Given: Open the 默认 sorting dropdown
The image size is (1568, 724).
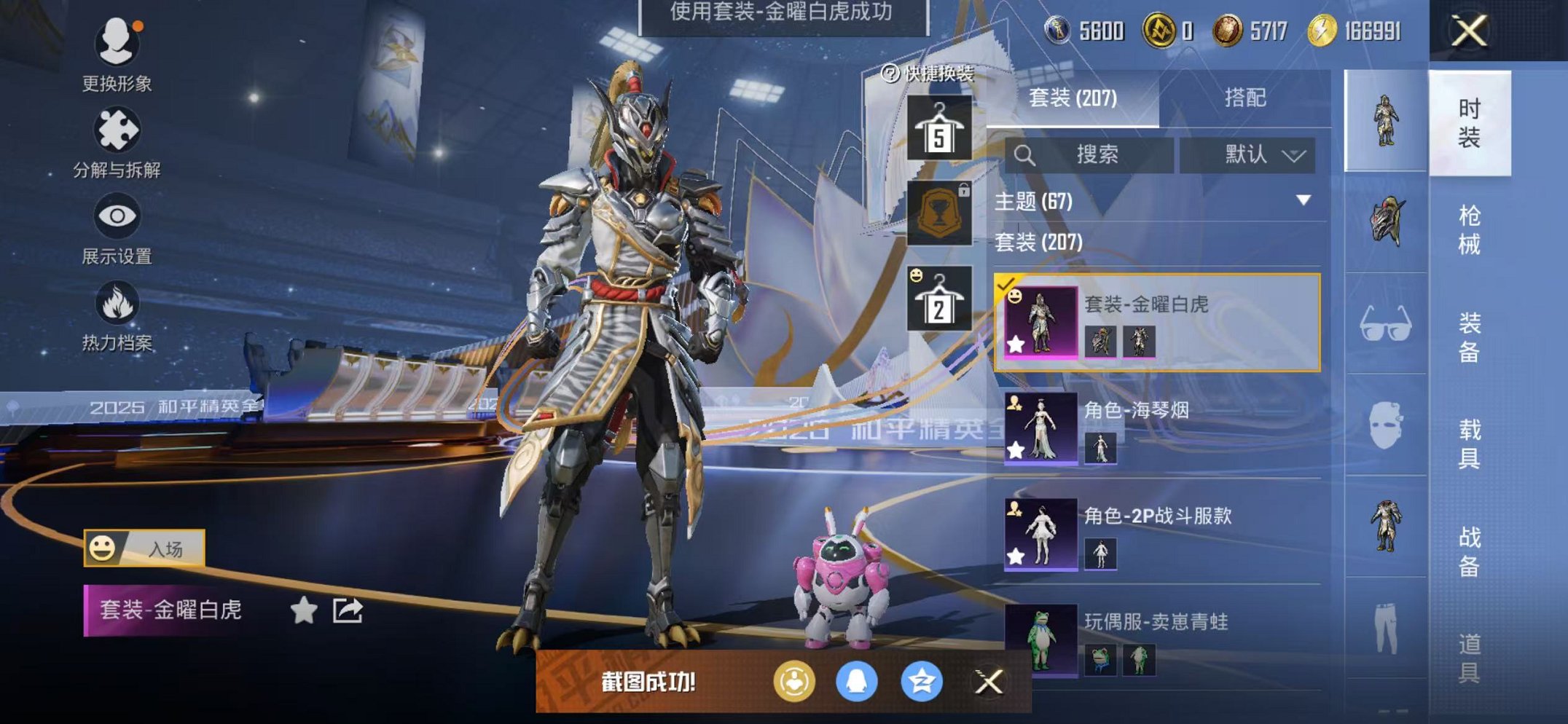Looking at the screenshot, I should click(x=1255, y=154).
